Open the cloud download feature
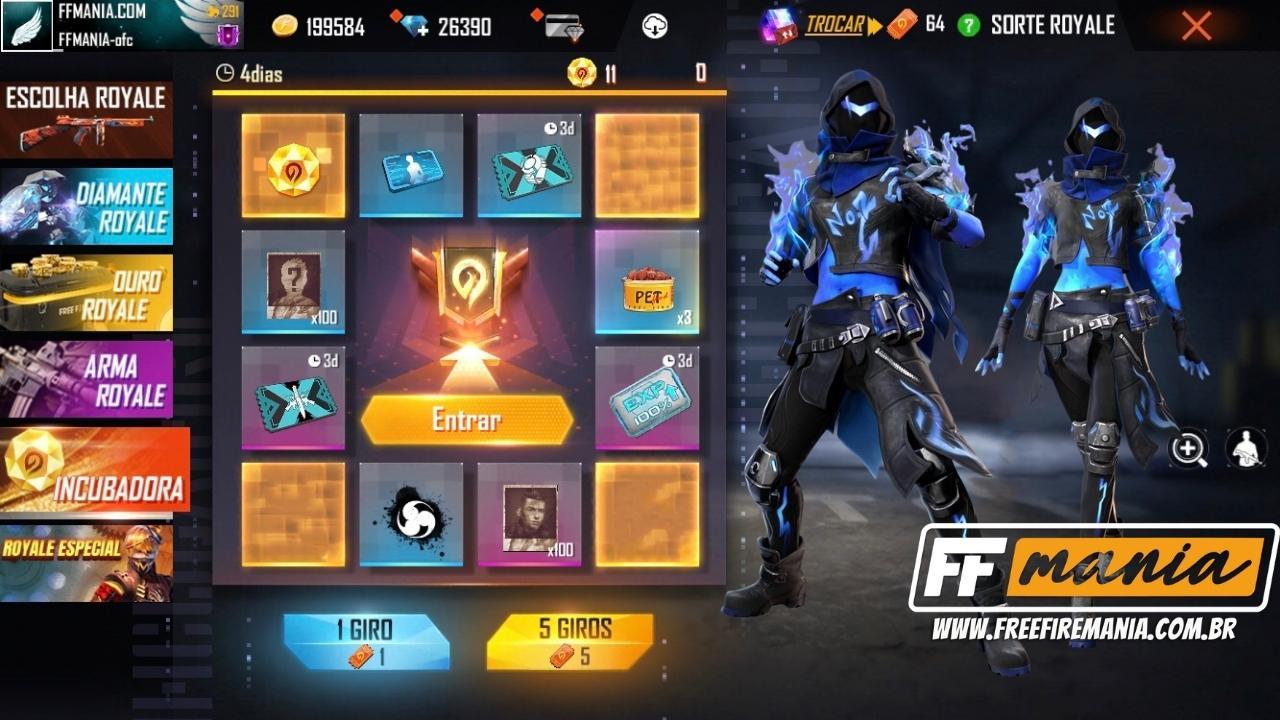 pyautogui.click(x=655, y=25)
